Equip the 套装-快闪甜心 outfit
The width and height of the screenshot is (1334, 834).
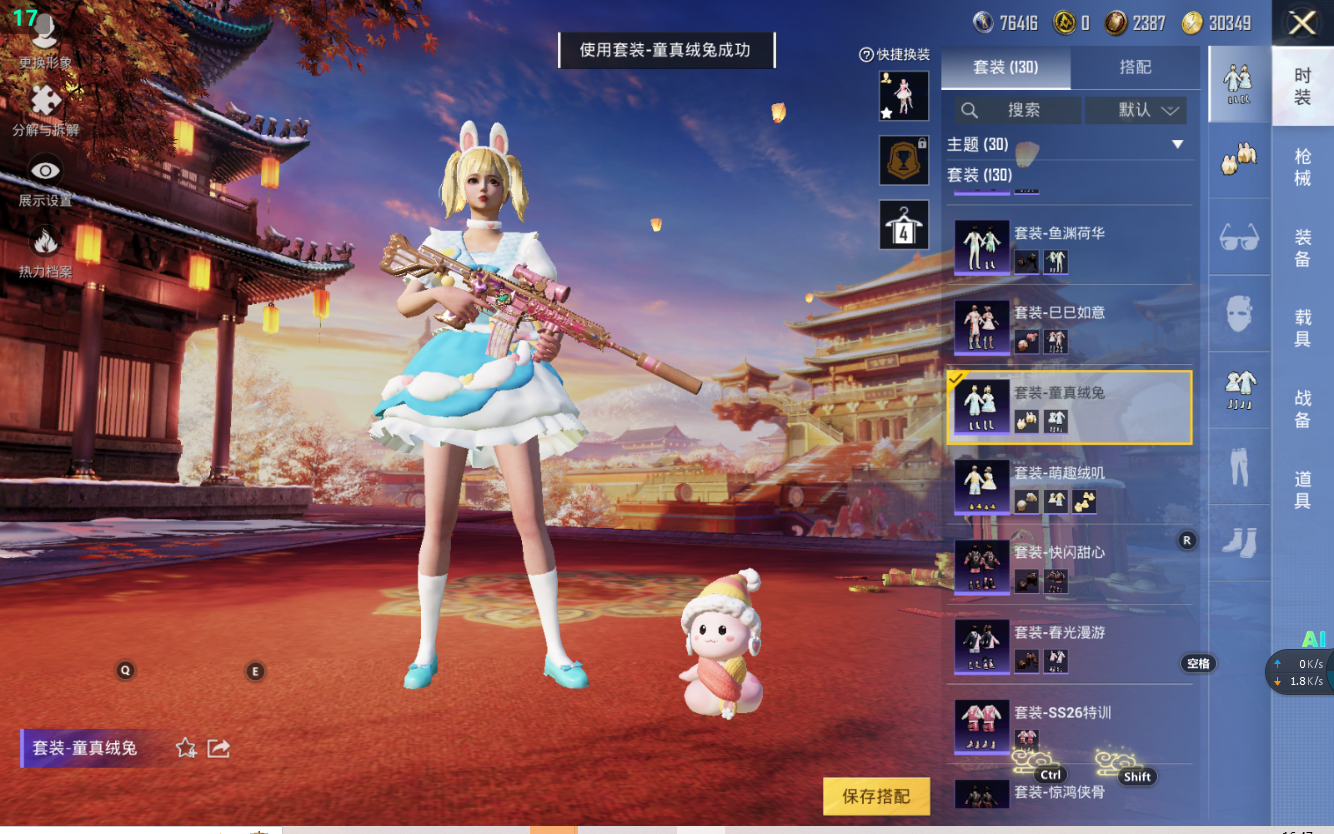click(x=1069, y=566)
